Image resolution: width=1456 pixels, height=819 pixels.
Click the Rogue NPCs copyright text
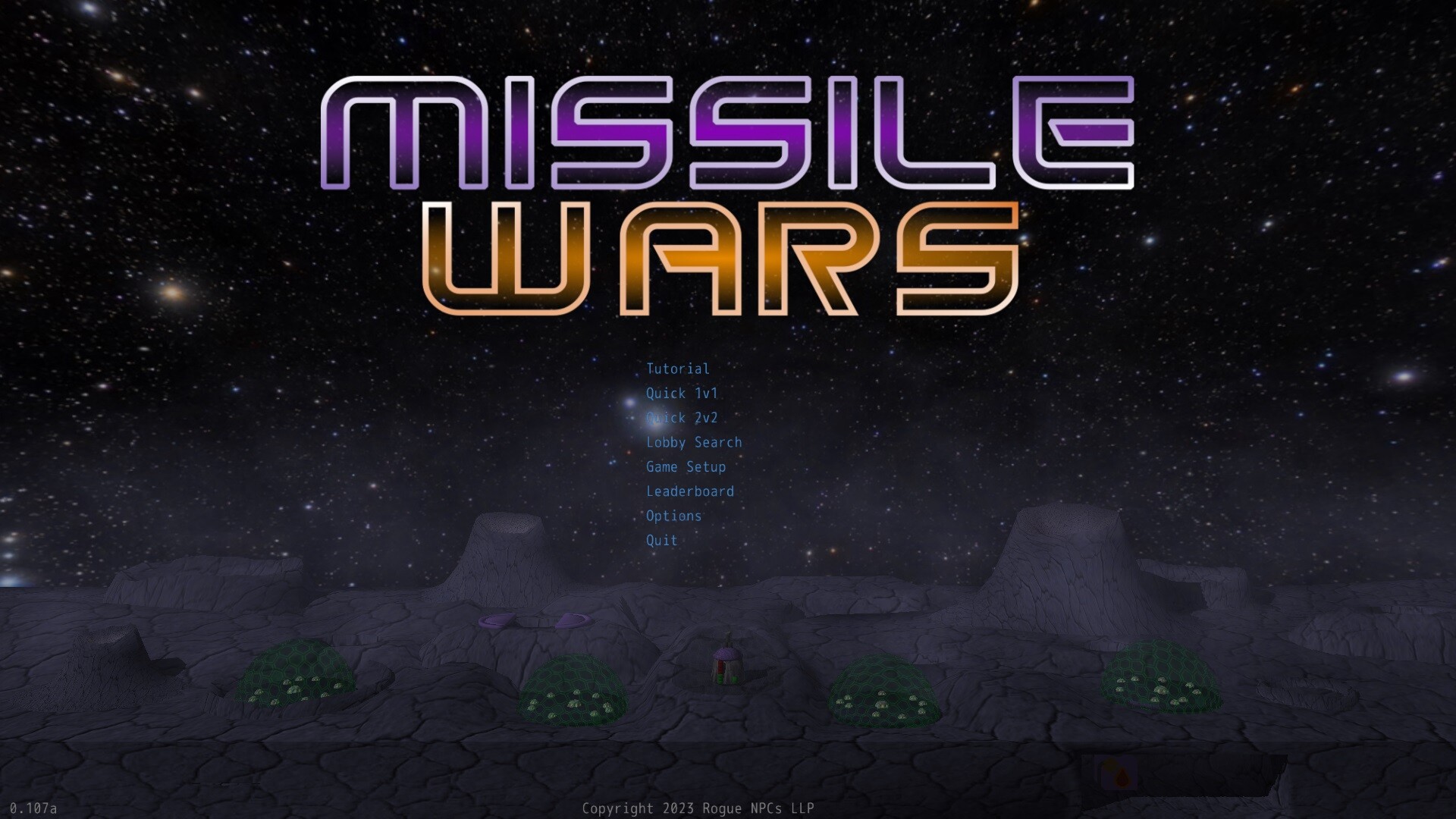[x=698, y=808]
